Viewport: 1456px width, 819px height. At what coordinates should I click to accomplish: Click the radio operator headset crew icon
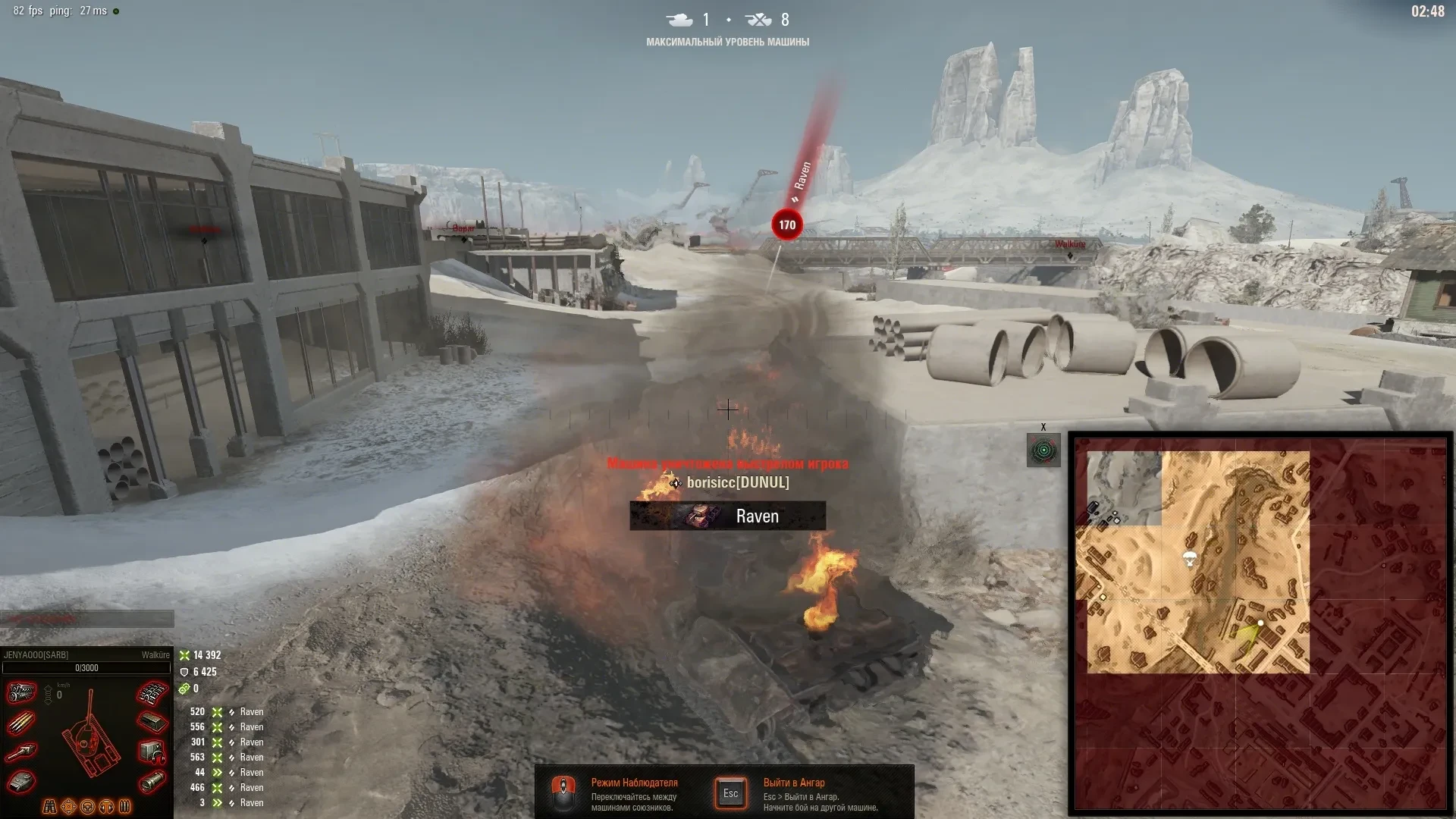click(107, 806)
